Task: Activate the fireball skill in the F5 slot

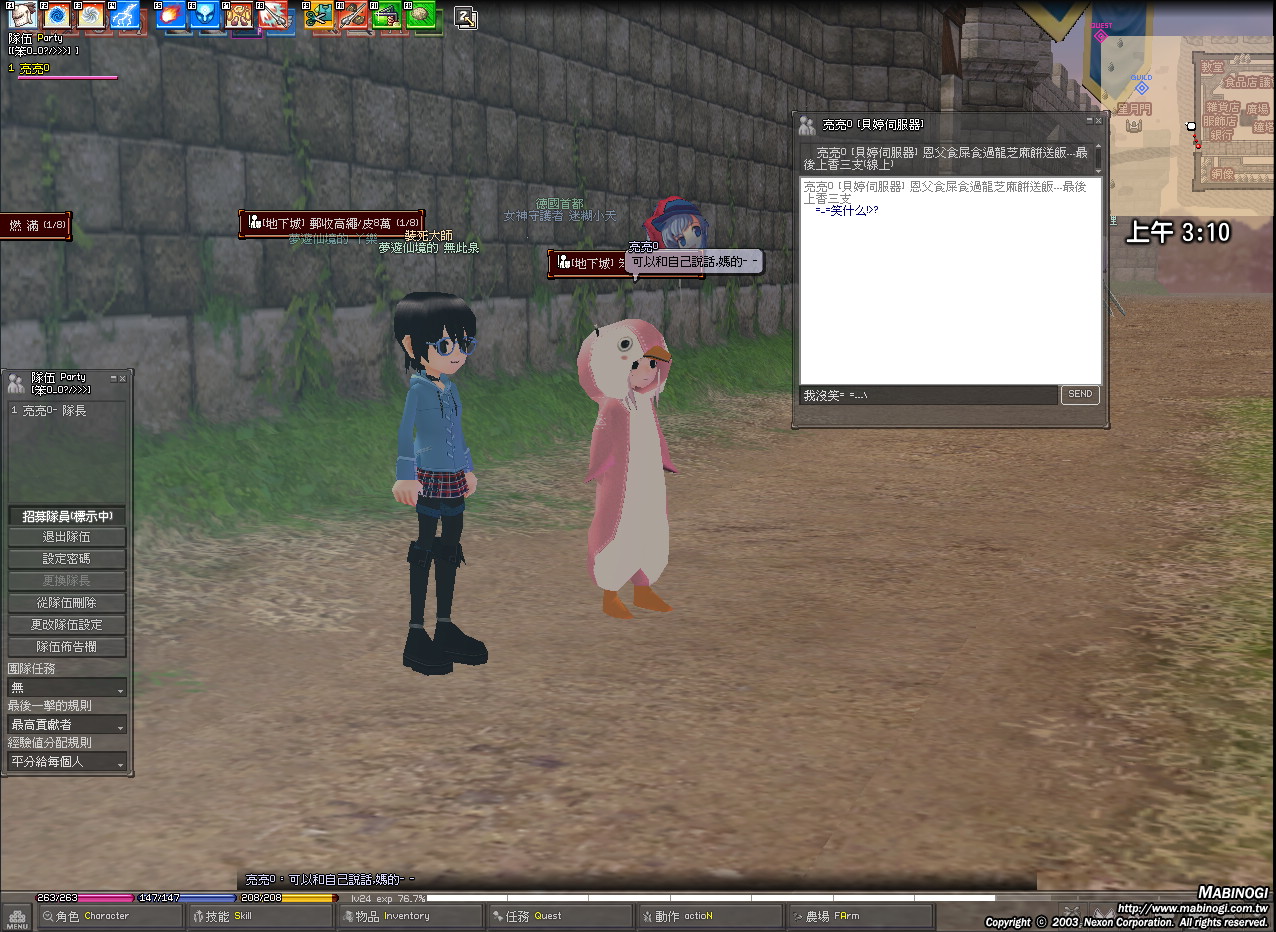Action: point(169,16)
